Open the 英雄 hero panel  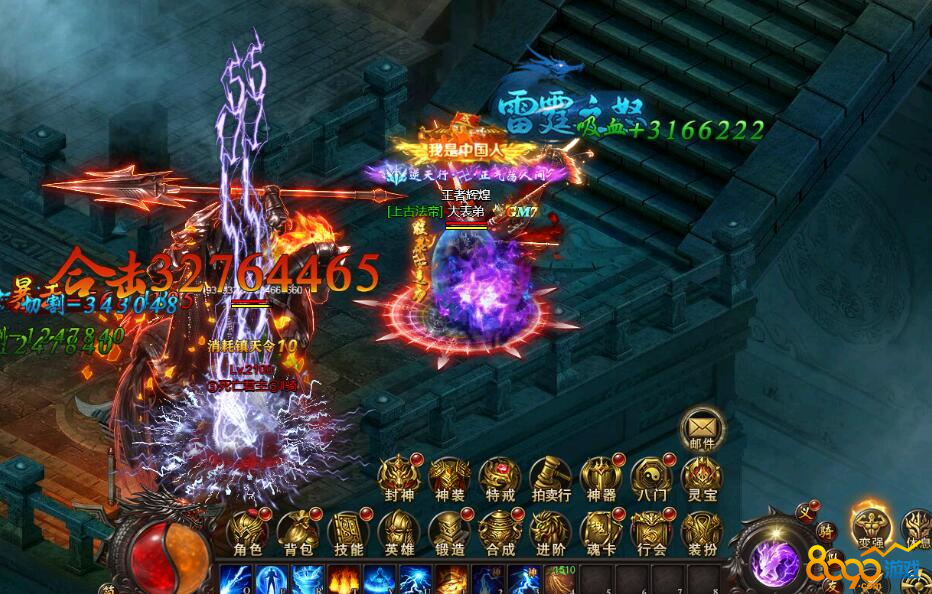pos(398,530)
